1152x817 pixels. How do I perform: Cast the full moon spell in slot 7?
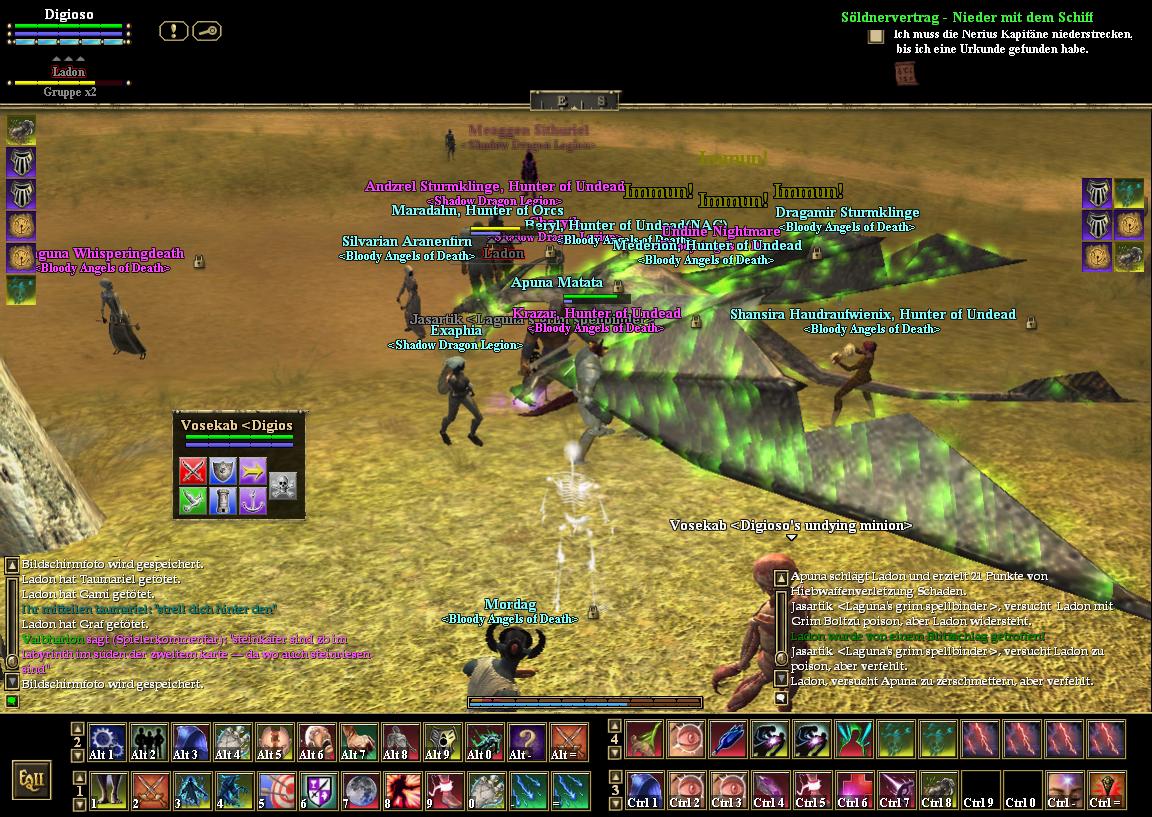(358, 790)
